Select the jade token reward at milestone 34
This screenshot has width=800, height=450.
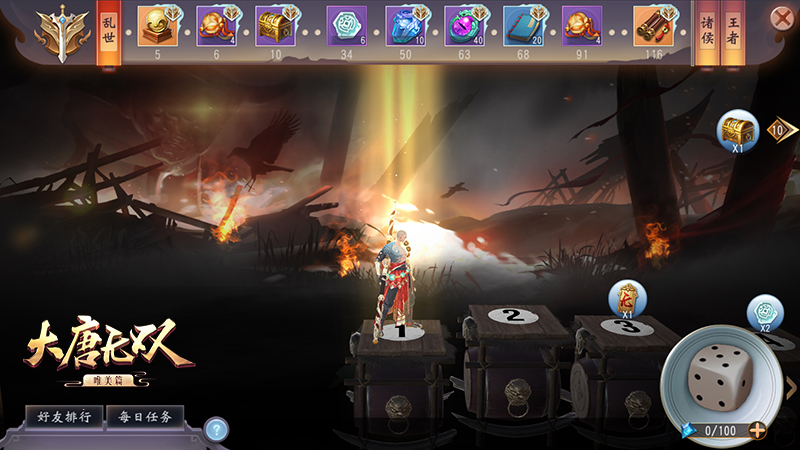click(x=346, y=26)
